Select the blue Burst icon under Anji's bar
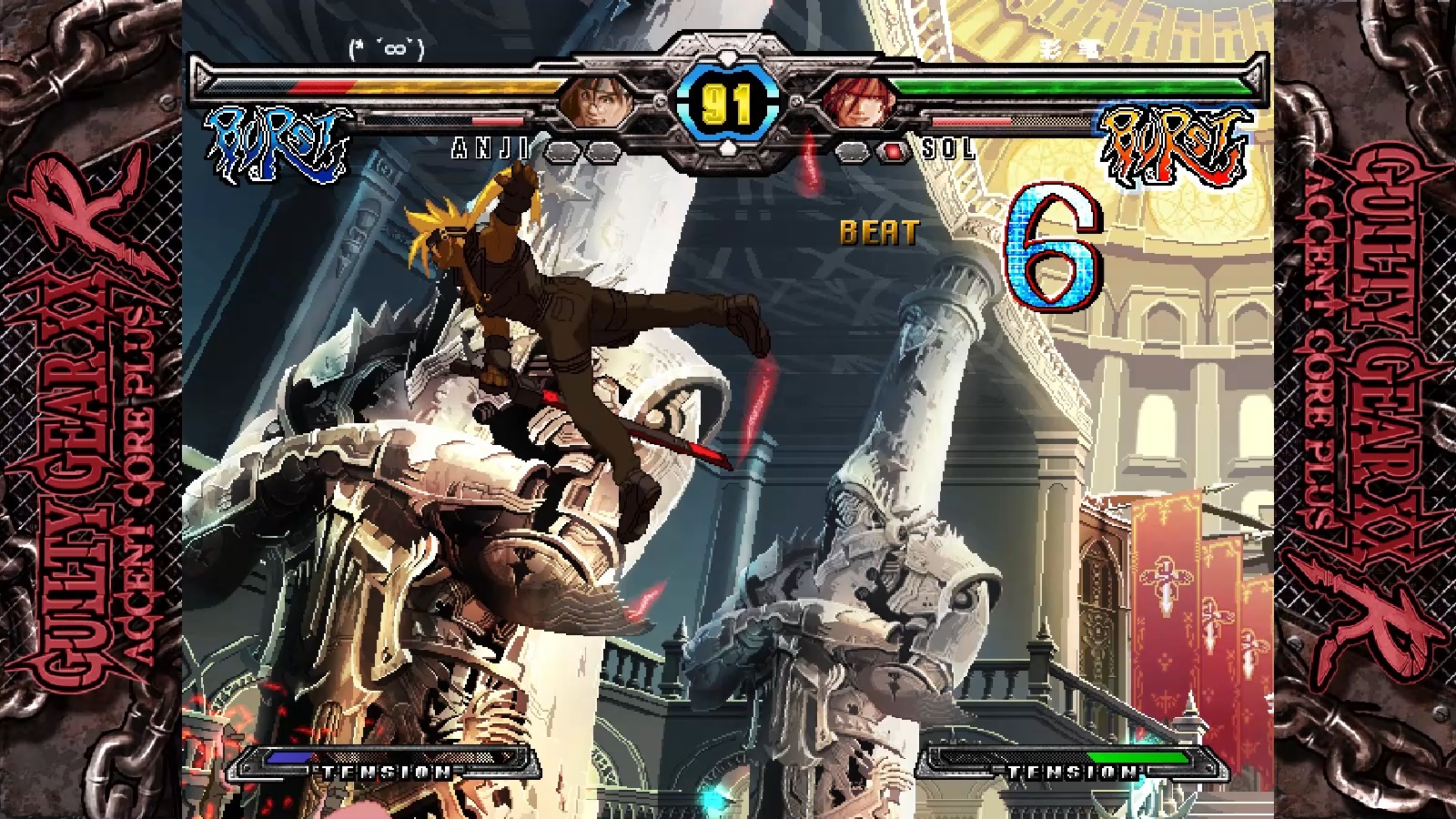 (278, 144)
